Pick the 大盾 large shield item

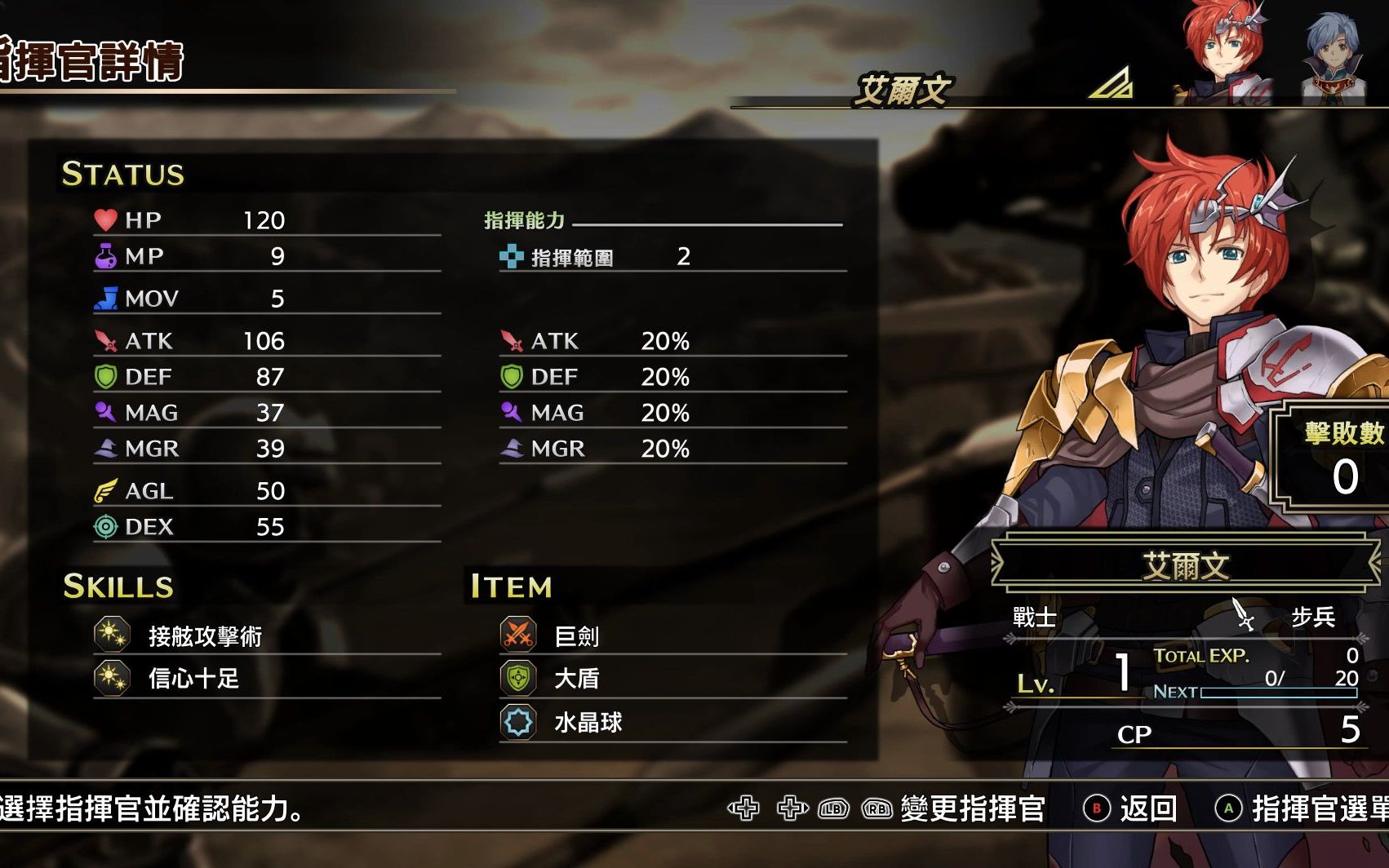point(576,678)
